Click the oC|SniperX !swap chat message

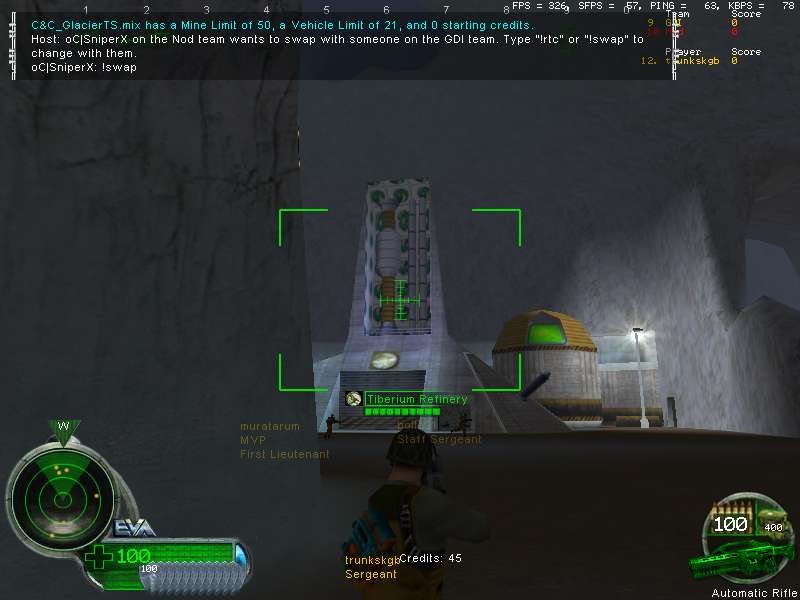point(84,67)
